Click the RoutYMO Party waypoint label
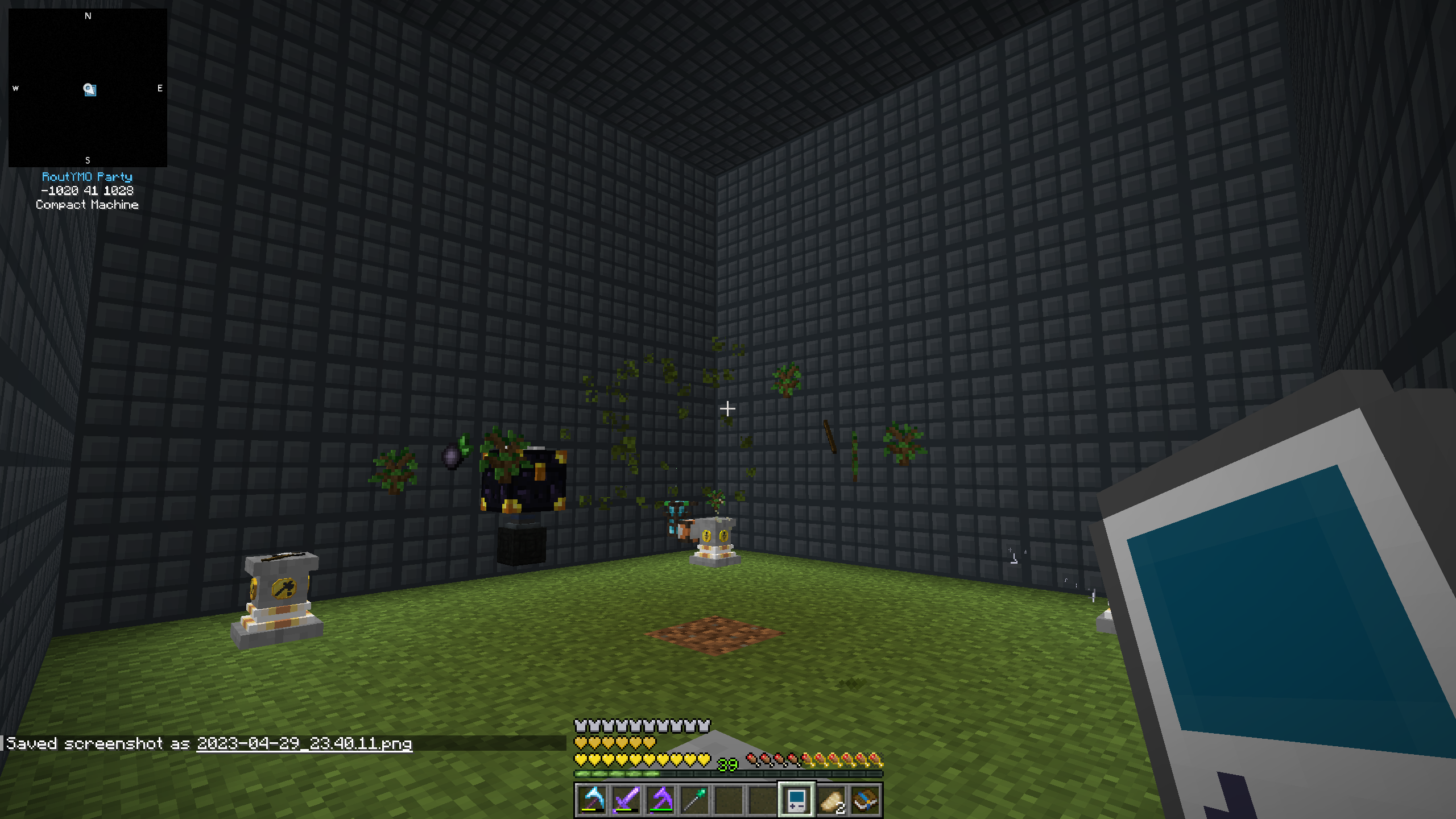Screen dimensions: 1456x819 click(x=87, y=177)
